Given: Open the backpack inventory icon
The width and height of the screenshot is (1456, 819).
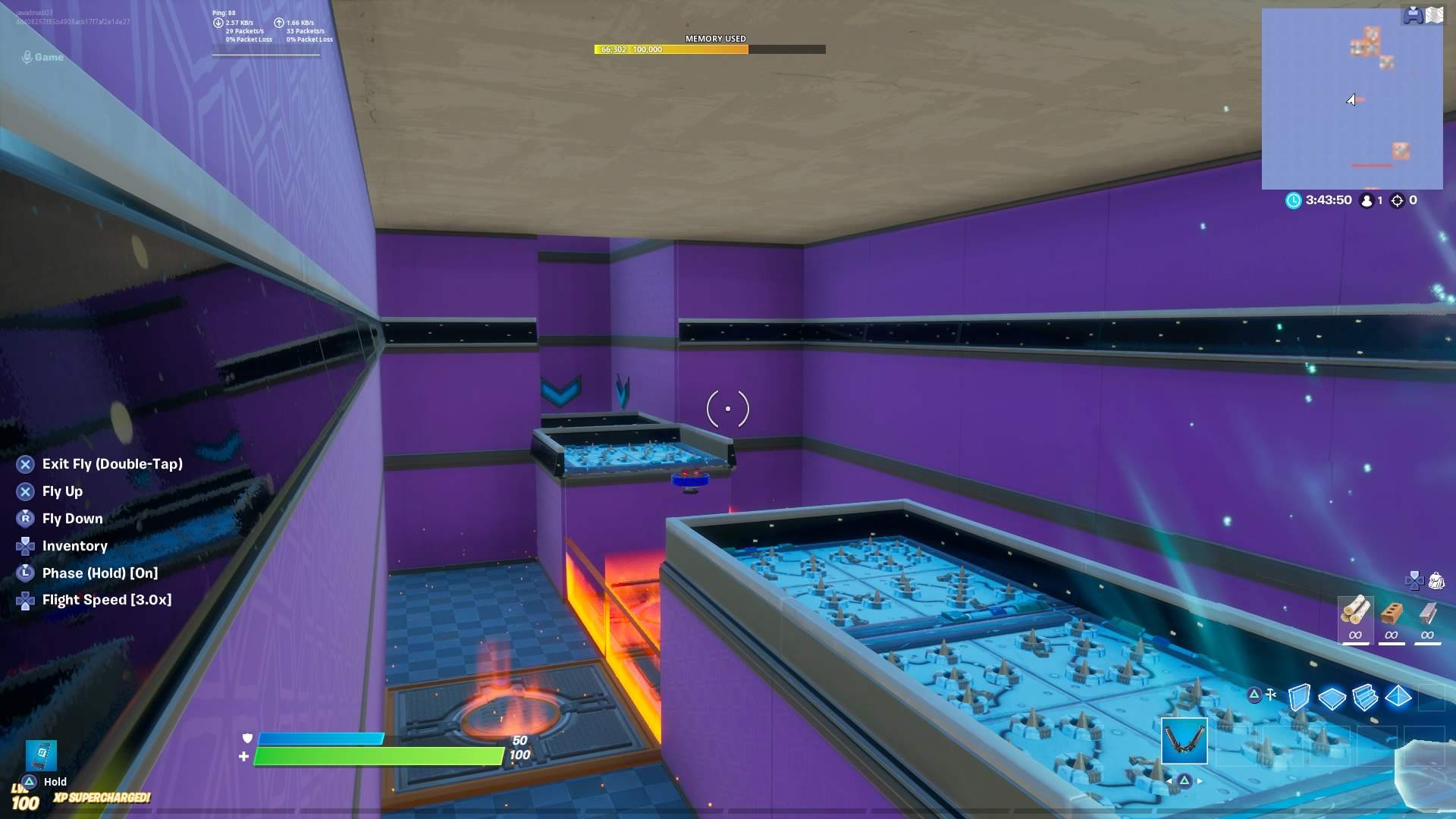Looking at the screenshot, I should tap(1436, 581).
